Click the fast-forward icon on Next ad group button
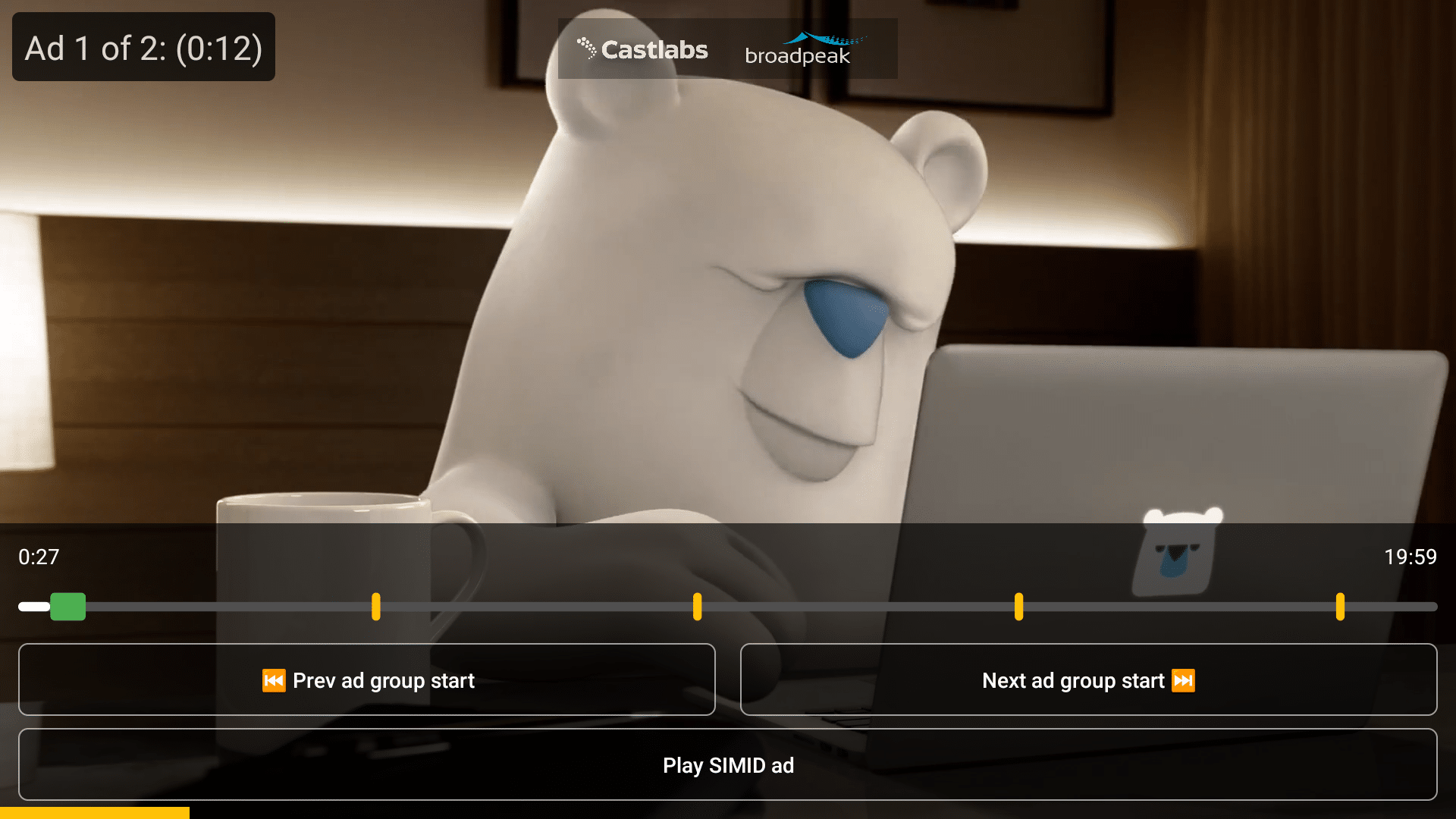The image size is (1456, 819). coord(1182,680)
